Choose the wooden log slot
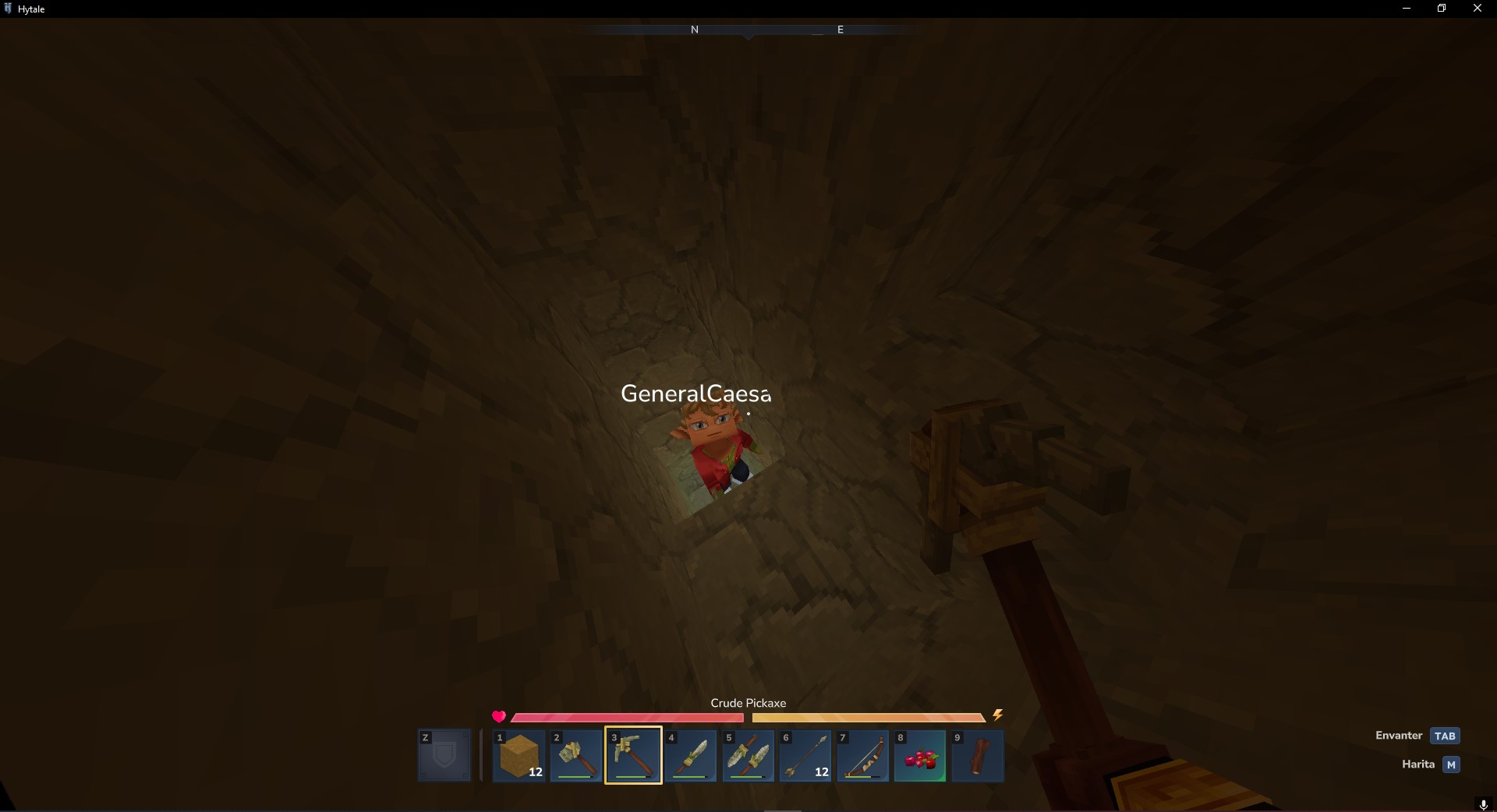 tap(977, 755)
